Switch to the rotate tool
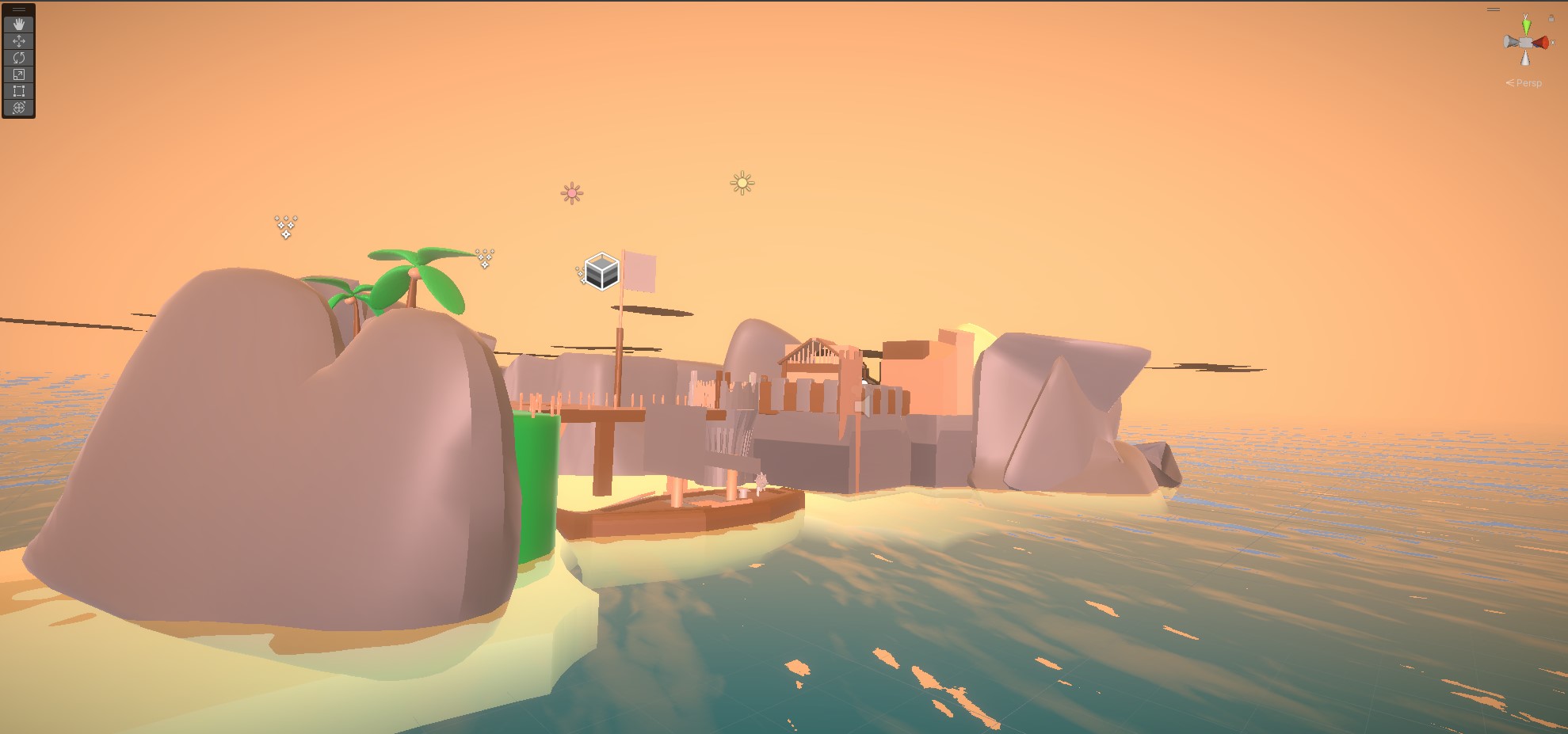Screen dimensions: 1568x734 (x=19, y=58)
